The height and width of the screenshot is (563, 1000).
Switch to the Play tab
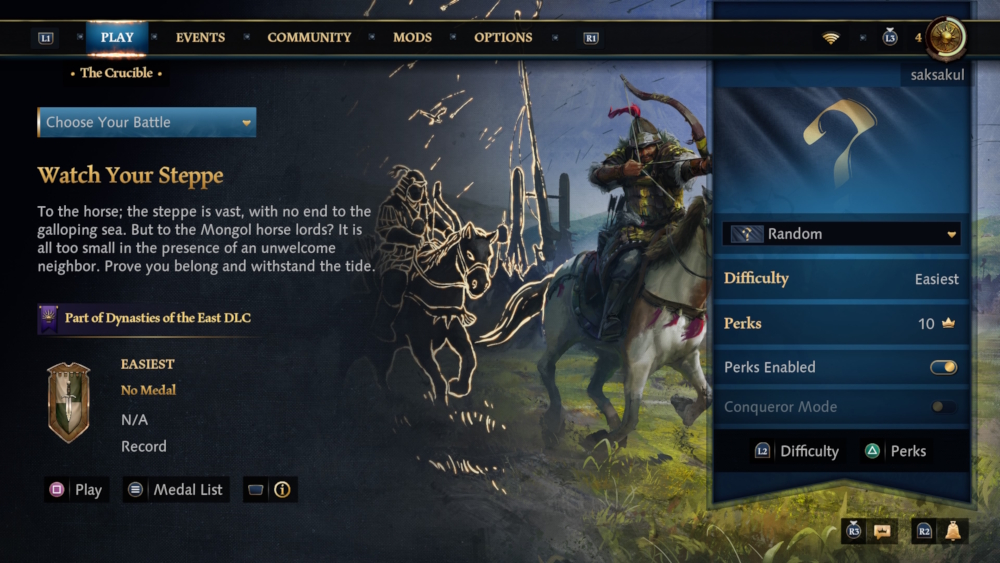[117, 38]
